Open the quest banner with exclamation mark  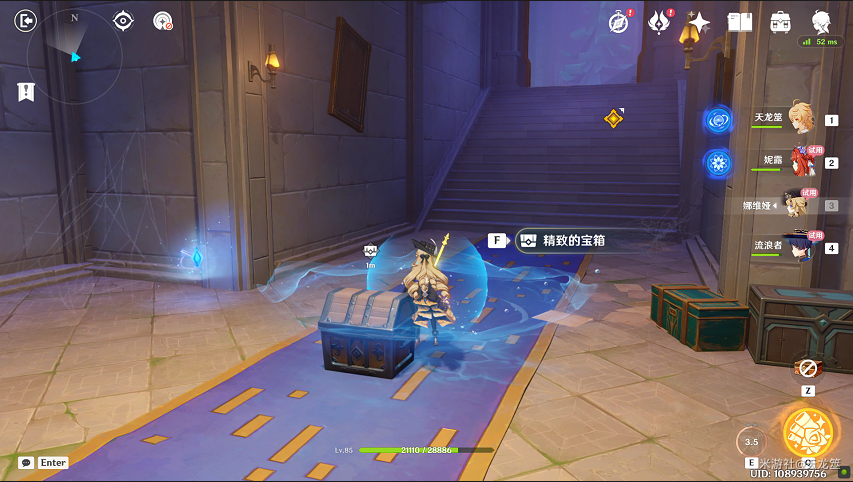(26, 92)
